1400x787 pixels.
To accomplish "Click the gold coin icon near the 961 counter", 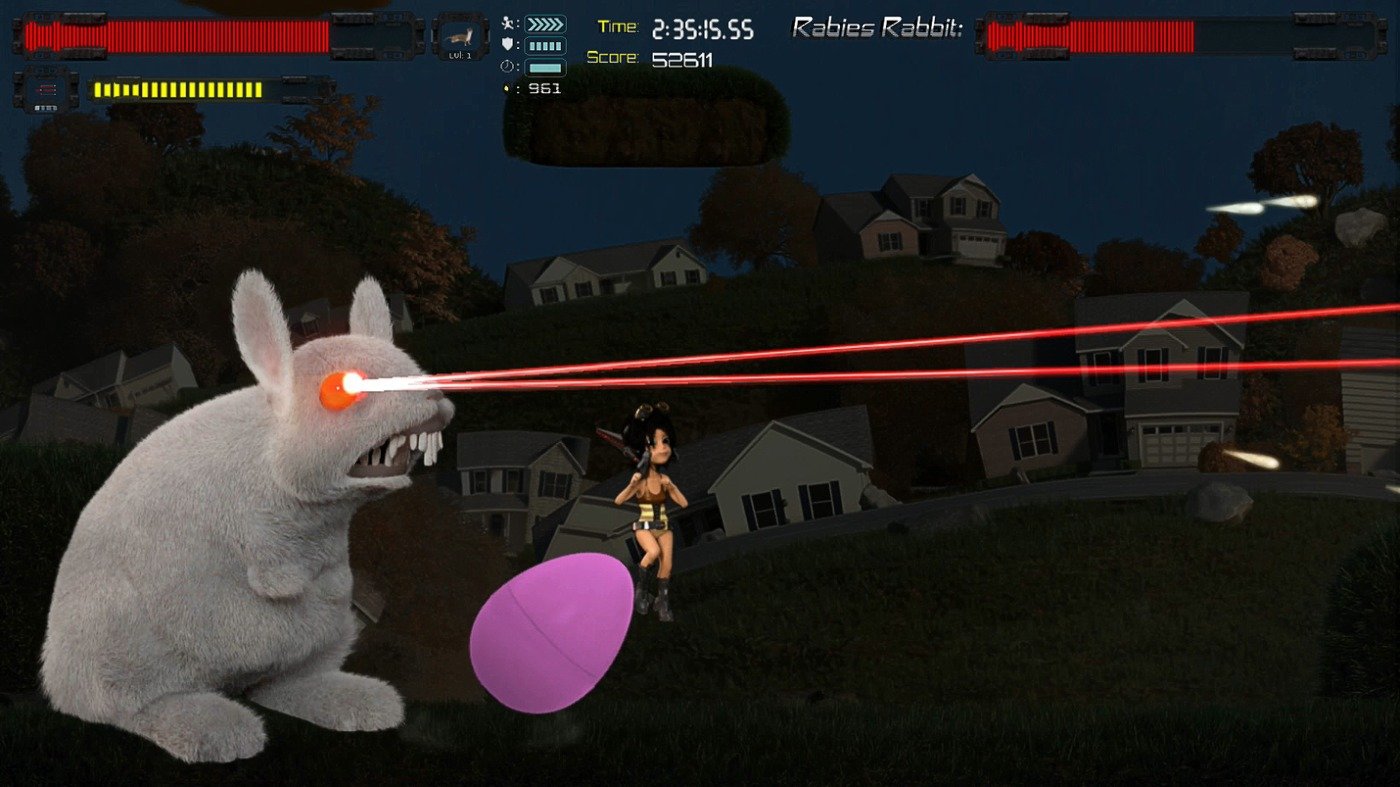I will tap(505, 88).
